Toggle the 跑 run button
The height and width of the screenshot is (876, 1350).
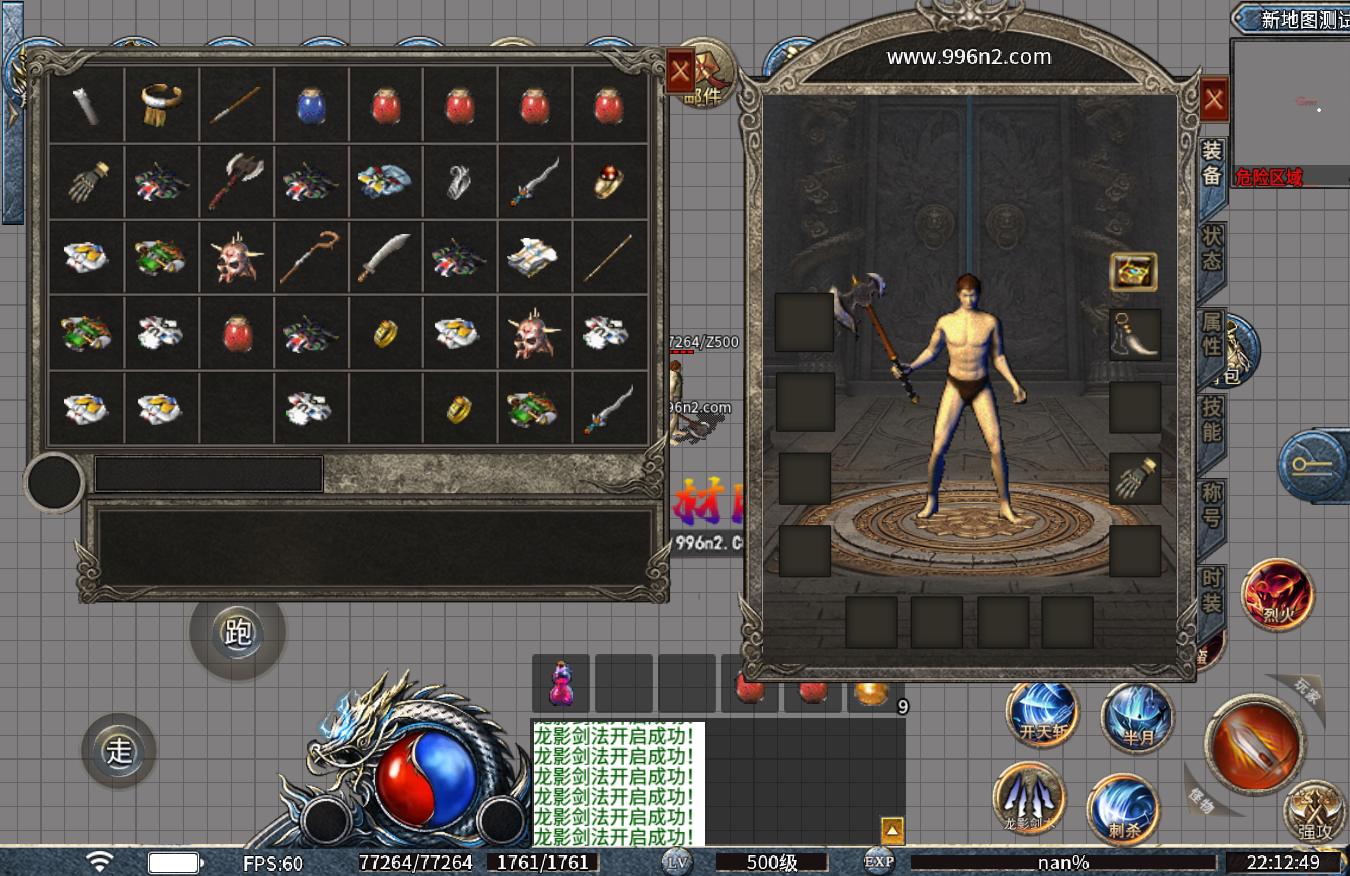point(238,632)
